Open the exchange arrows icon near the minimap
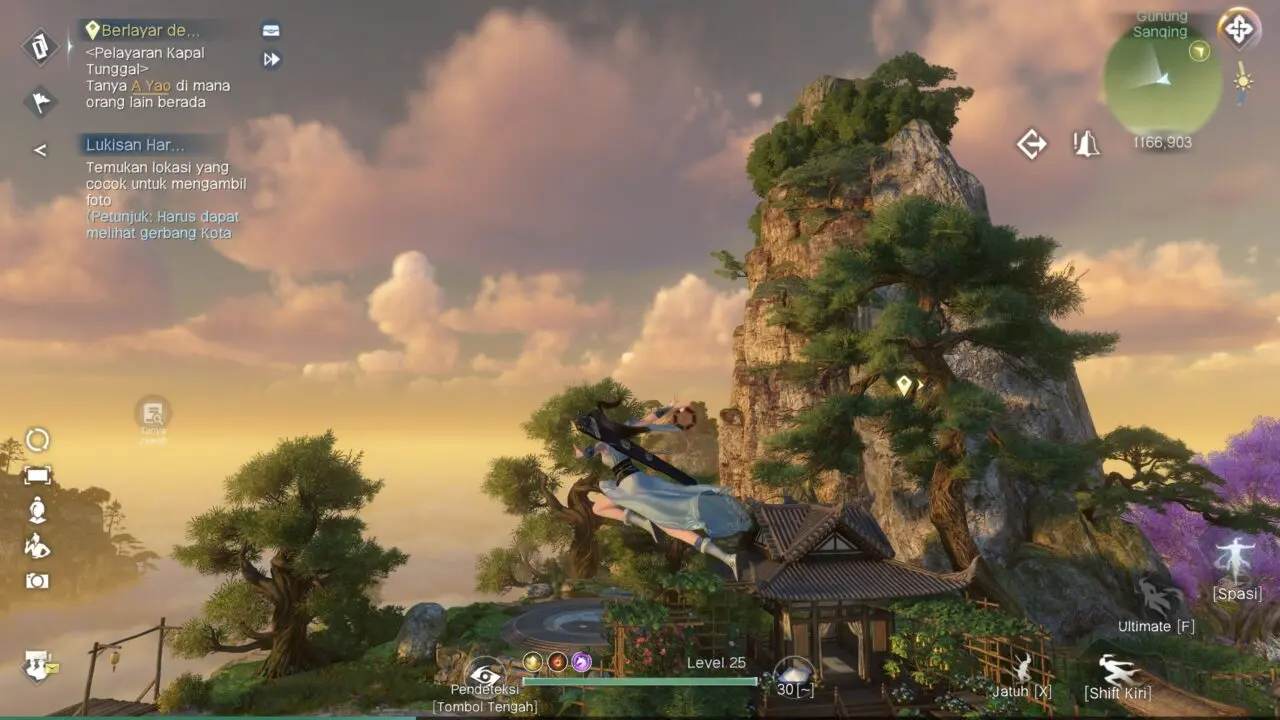 pos(1031,145)
